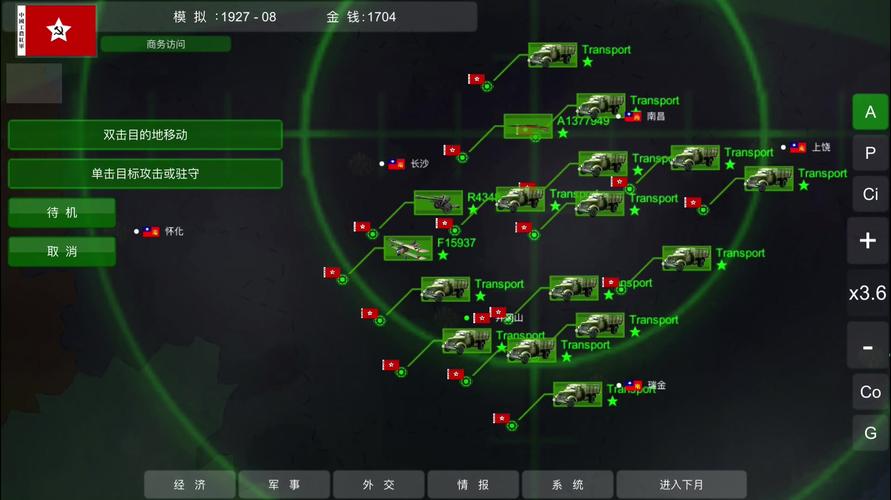Select the A1377949 unit card
The height and width of the screenshot is (500, 891).
(527, 127)
